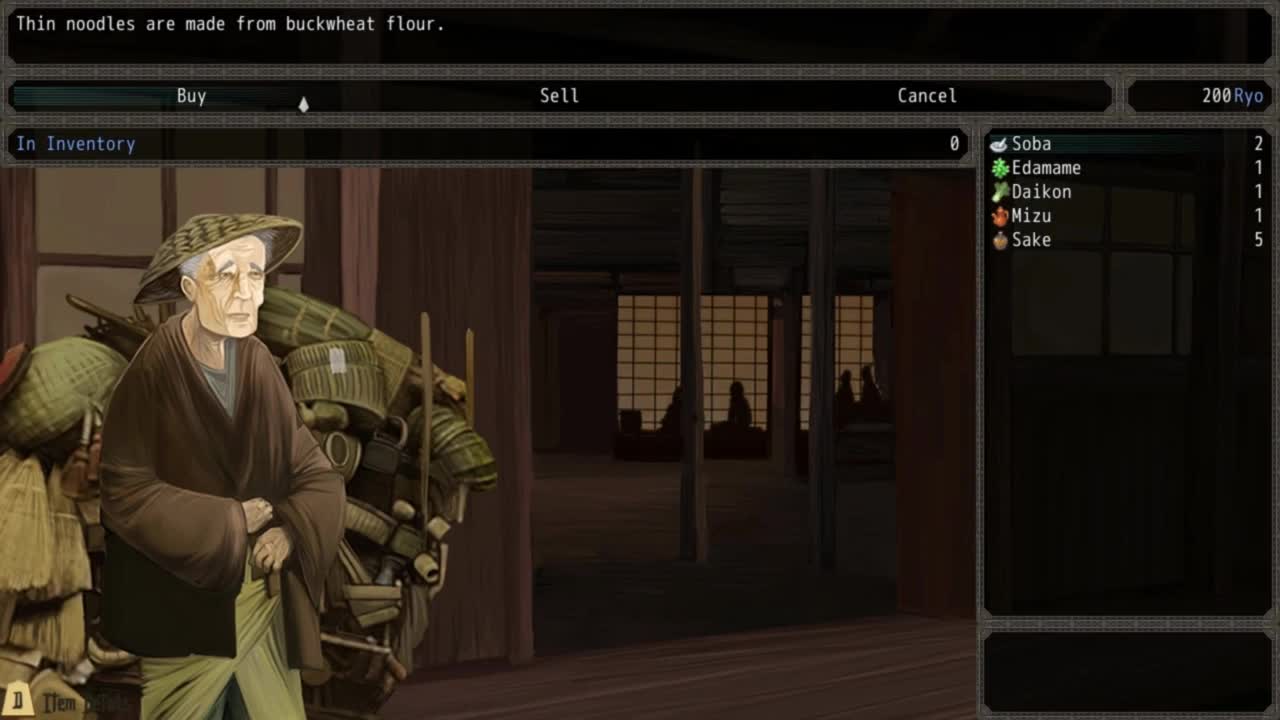Select the Daikon radish icon

(x=997, y=192)
